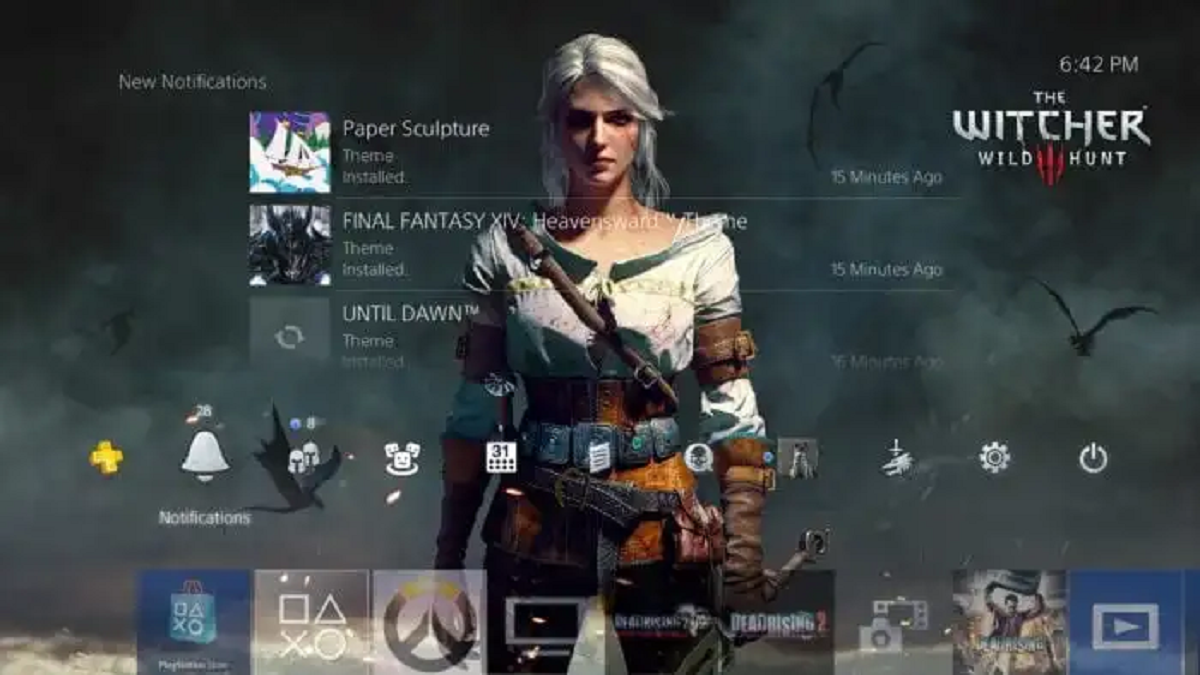
Task: Open the Profile avatar icon
Action: (798, 458)
